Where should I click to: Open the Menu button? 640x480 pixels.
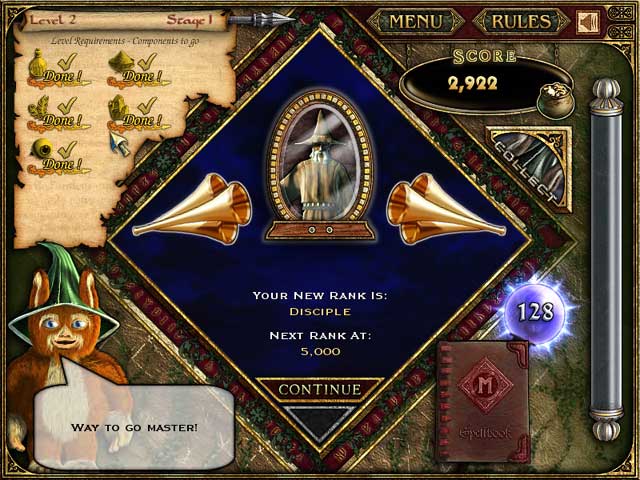pyautogui.click(x=415, y=21)
